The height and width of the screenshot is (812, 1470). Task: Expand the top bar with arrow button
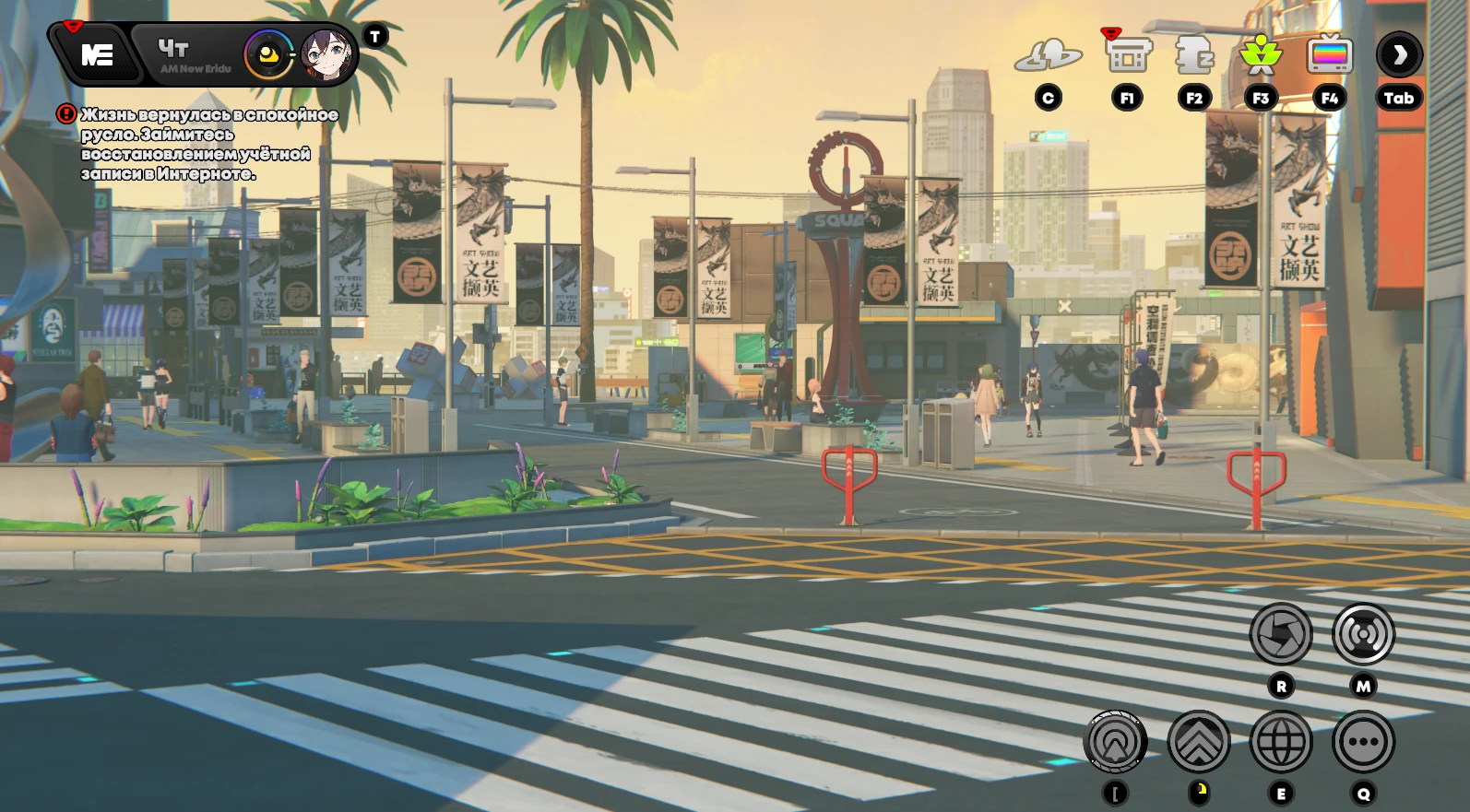coord(1399,56)
